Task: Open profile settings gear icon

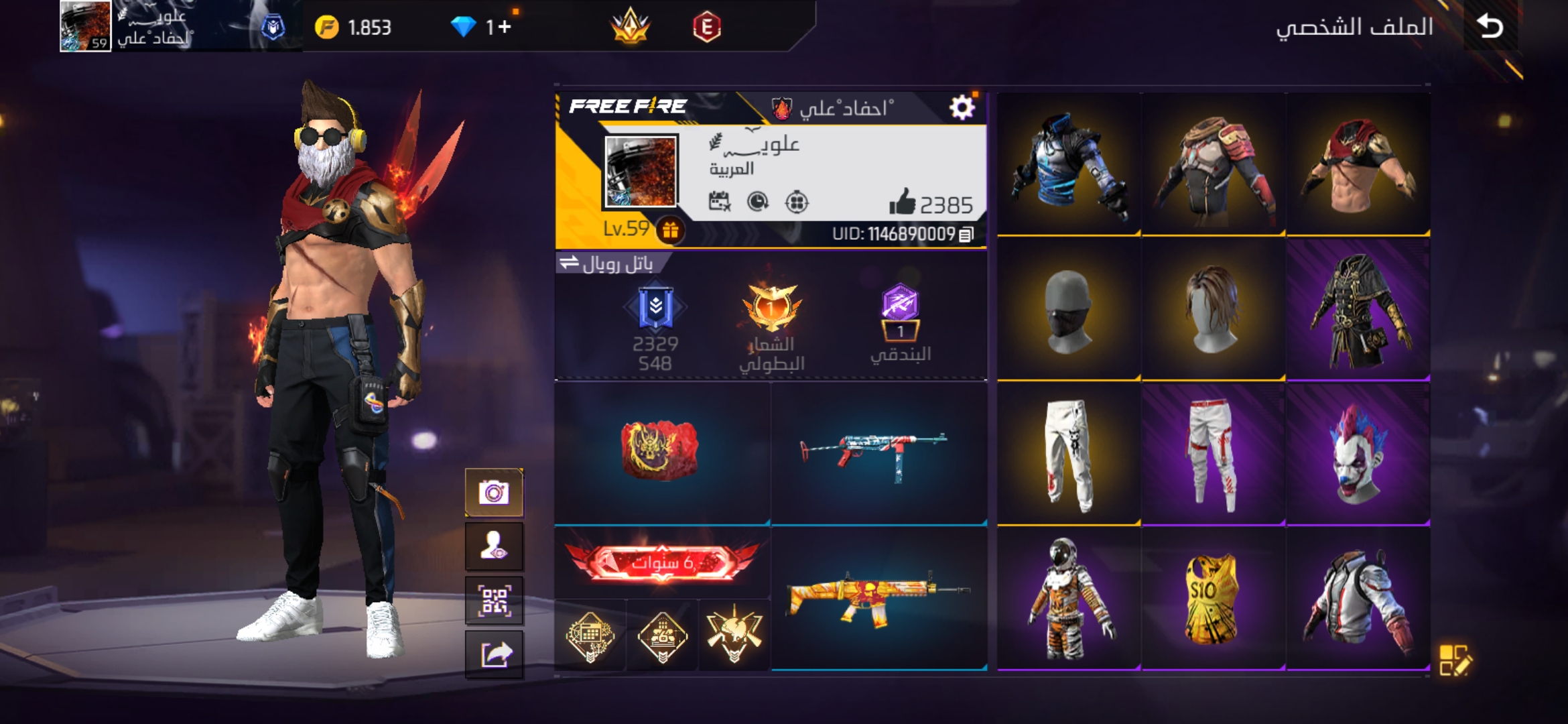Action: (962, 107)
